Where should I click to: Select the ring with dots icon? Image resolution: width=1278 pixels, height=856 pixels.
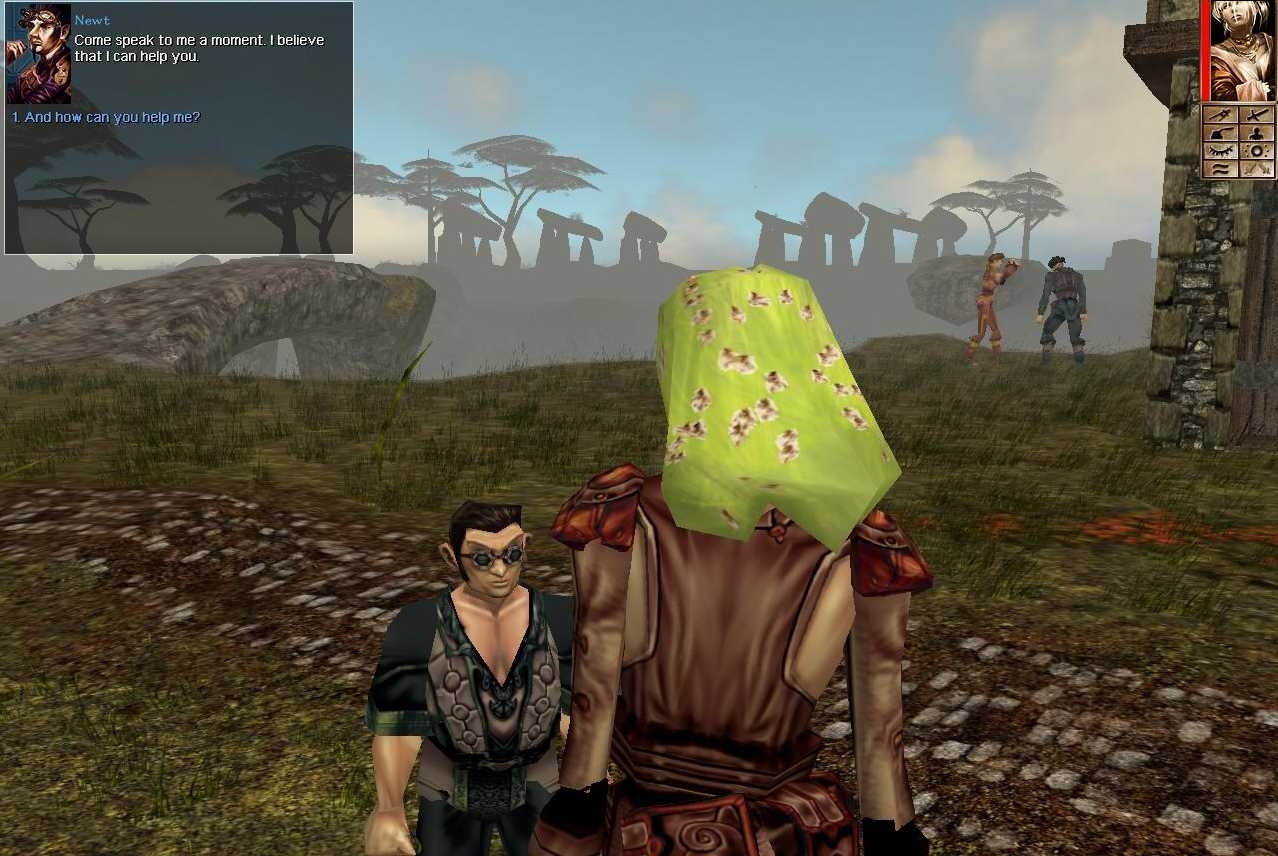tap(1257, 151)
